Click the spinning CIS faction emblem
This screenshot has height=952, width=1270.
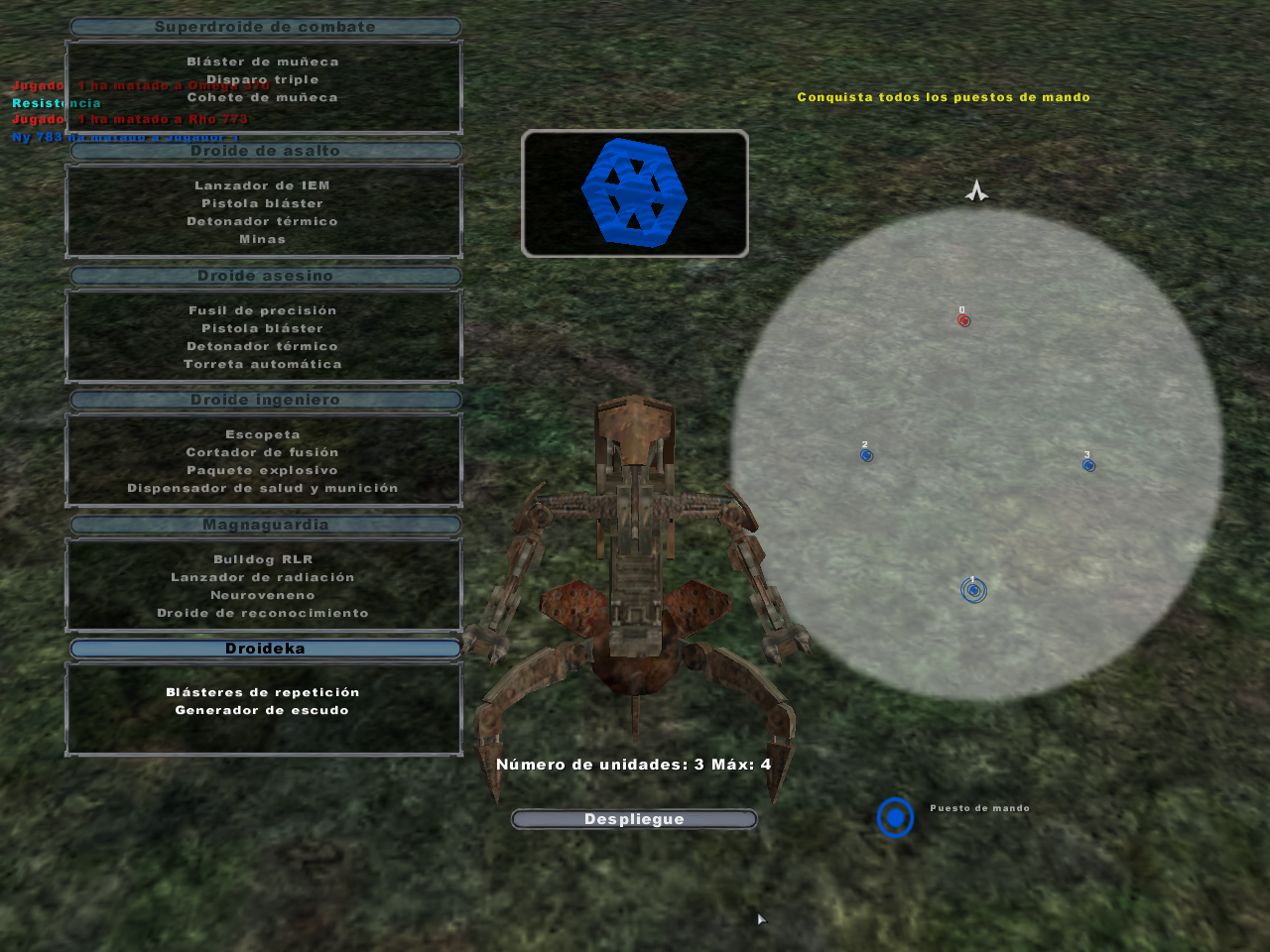point(635,194)
